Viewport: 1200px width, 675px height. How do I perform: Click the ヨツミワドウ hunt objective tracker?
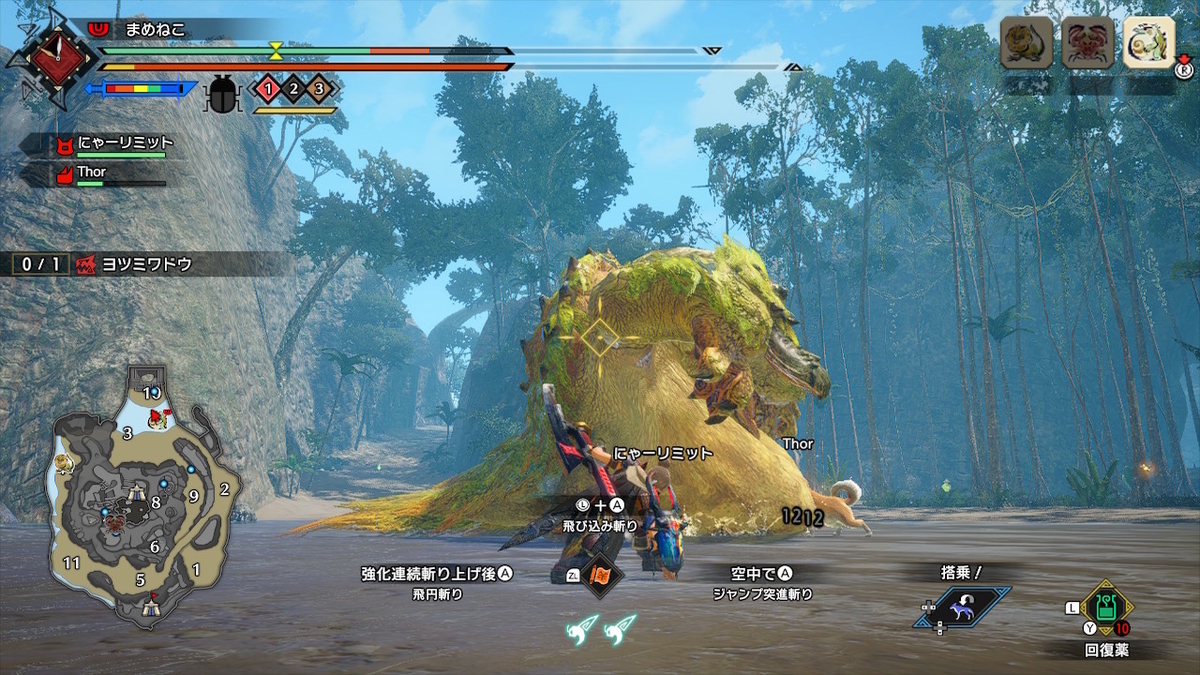(150, 264)
